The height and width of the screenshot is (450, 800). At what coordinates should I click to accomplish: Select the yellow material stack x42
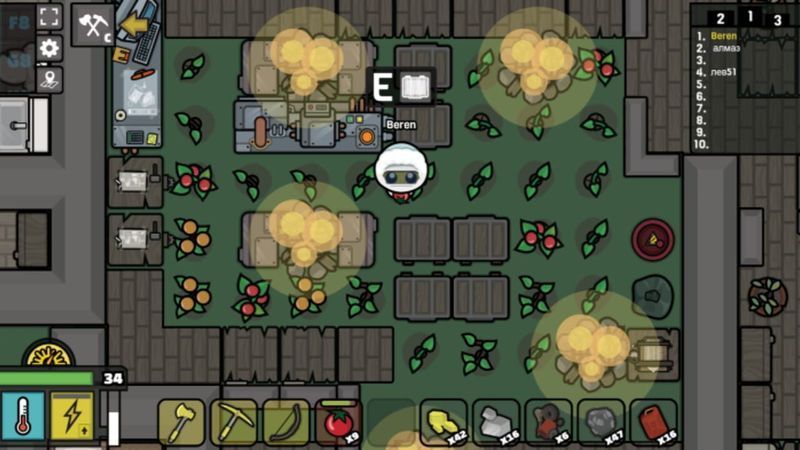(x=444, y=422)
